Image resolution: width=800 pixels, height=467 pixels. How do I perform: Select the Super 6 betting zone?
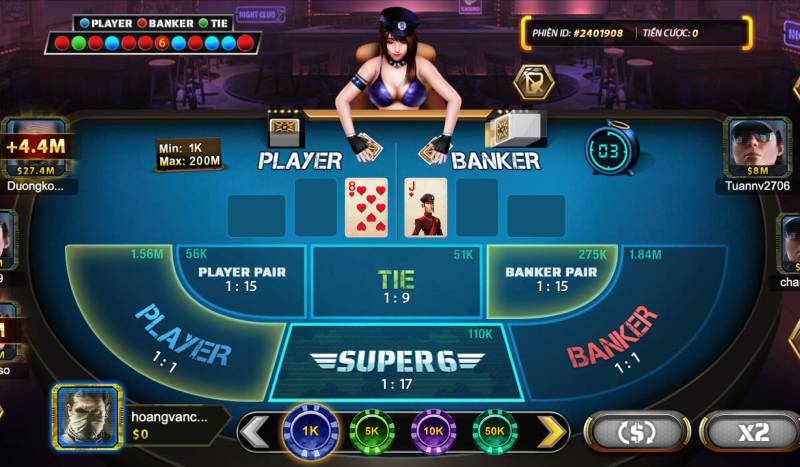pos(396,363)
